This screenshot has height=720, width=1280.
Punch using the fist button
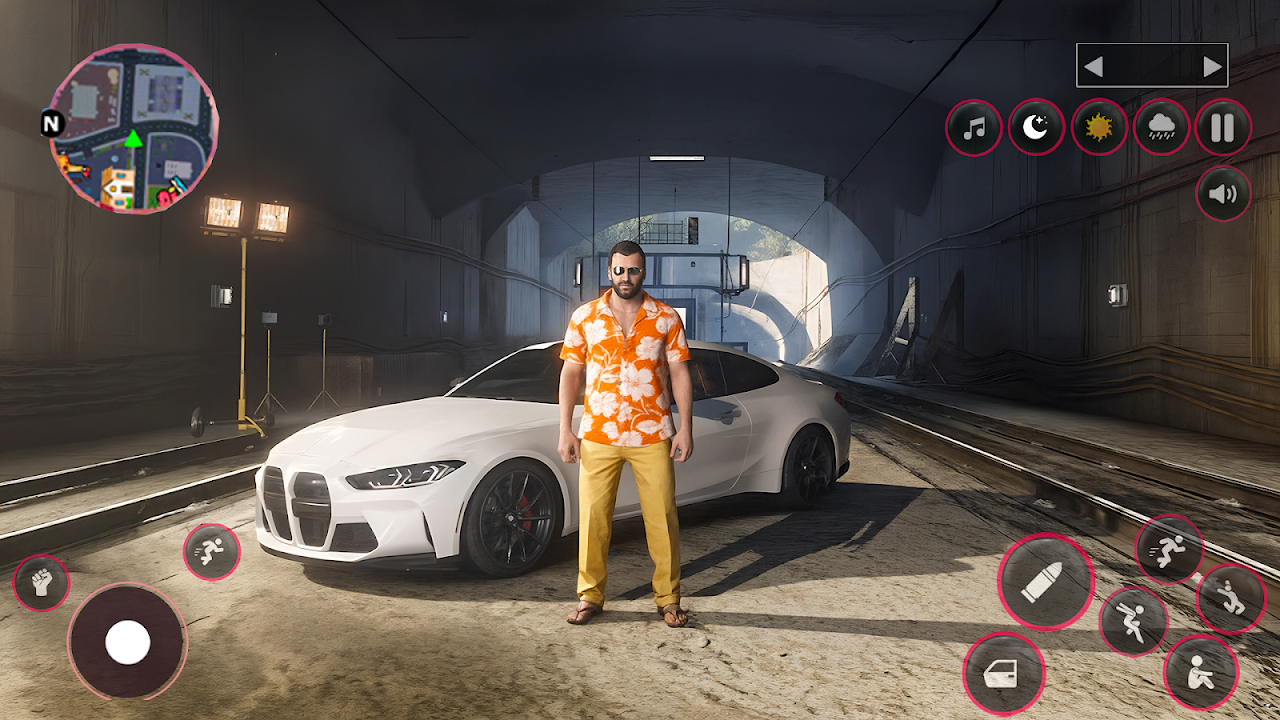pos(41,582)
